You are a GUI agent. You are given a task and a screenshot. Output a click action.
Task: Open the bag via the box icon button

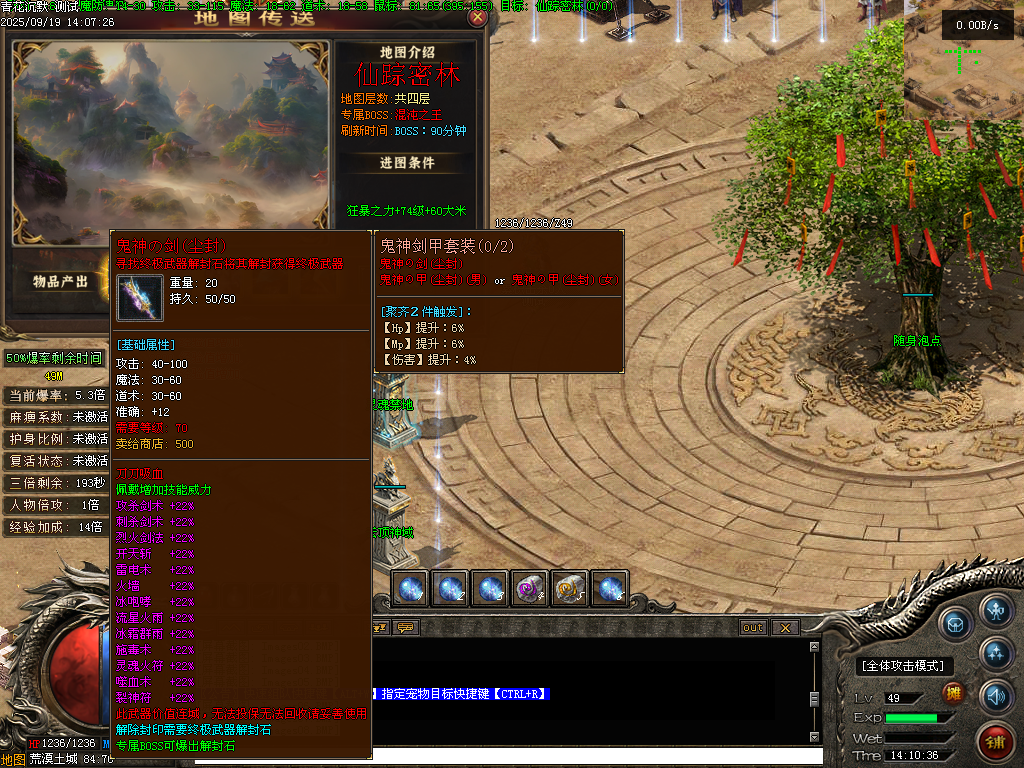coord(957,622)
